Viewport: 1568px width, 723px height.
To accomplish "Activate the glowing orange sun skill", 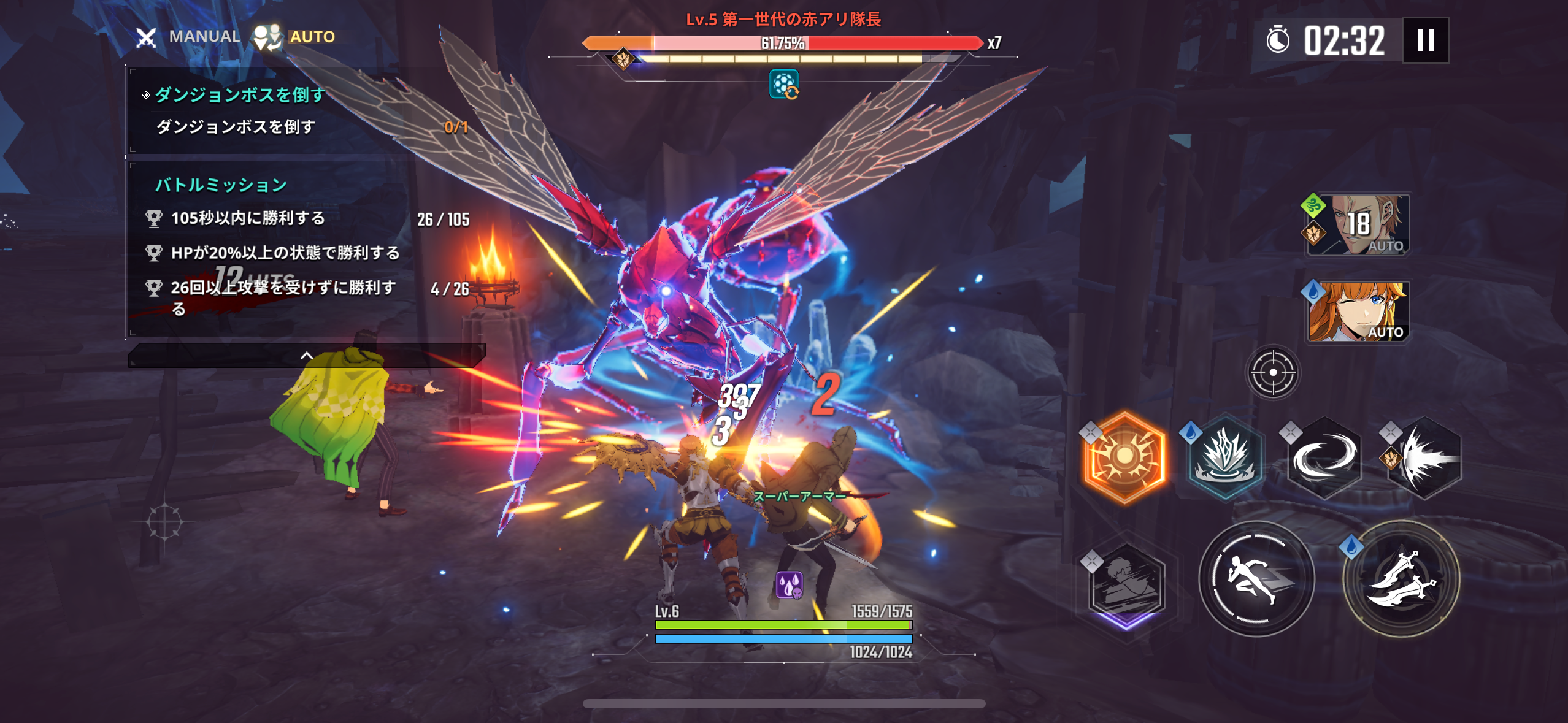I will pos(1124,457).
